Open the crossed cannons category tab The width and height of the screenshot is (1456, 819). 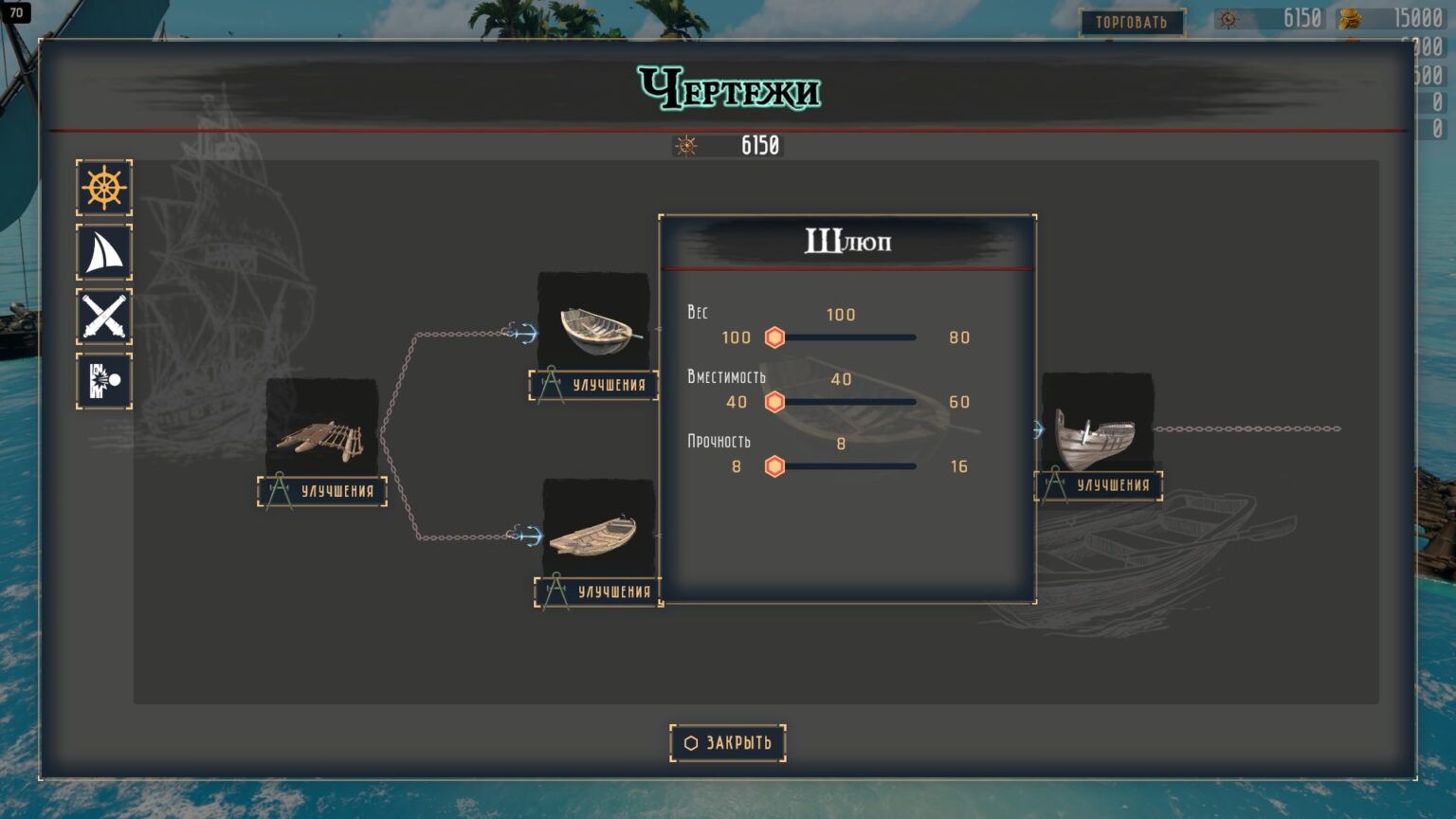[104, 317]
